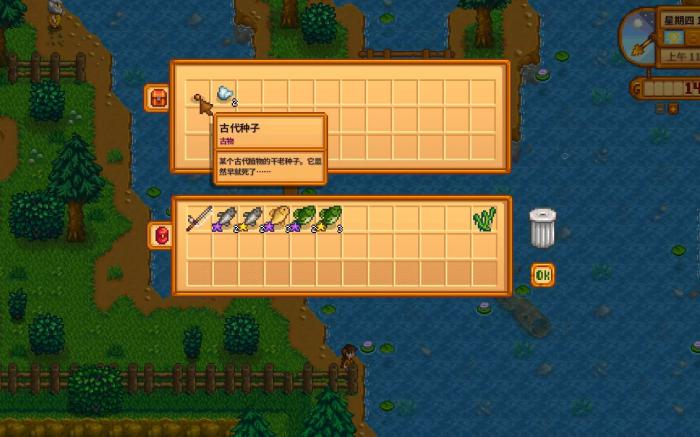Viewport: 700px width, 437px height.
Task: Select the gray fish with the purple star
Action: click(225, 219)
